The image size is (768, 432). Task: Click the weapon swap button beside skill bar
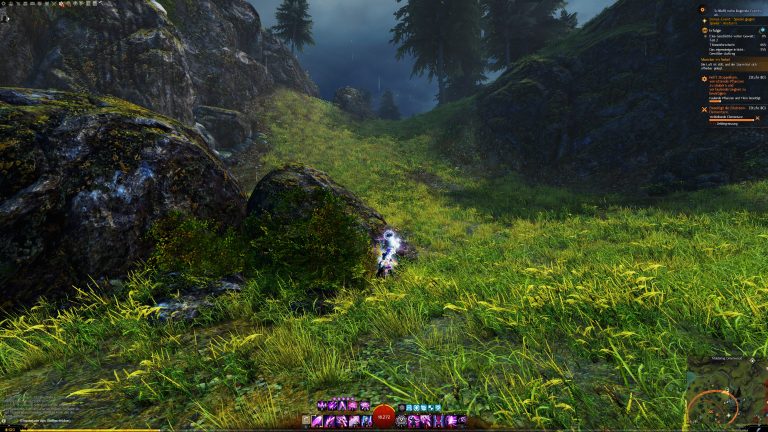click(x=306, y=421)
